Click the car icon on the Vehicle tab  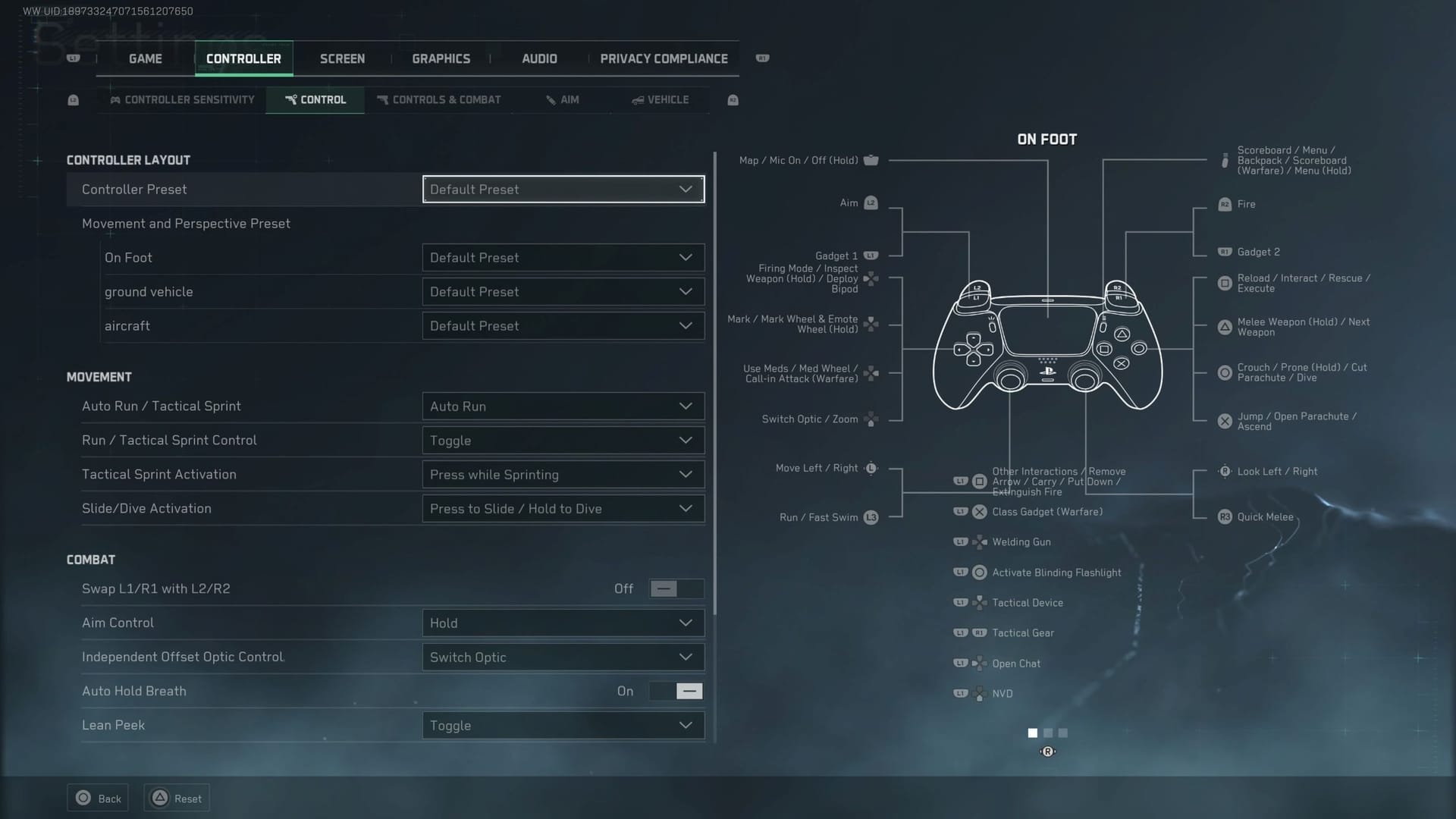click(x=637, y=99)
